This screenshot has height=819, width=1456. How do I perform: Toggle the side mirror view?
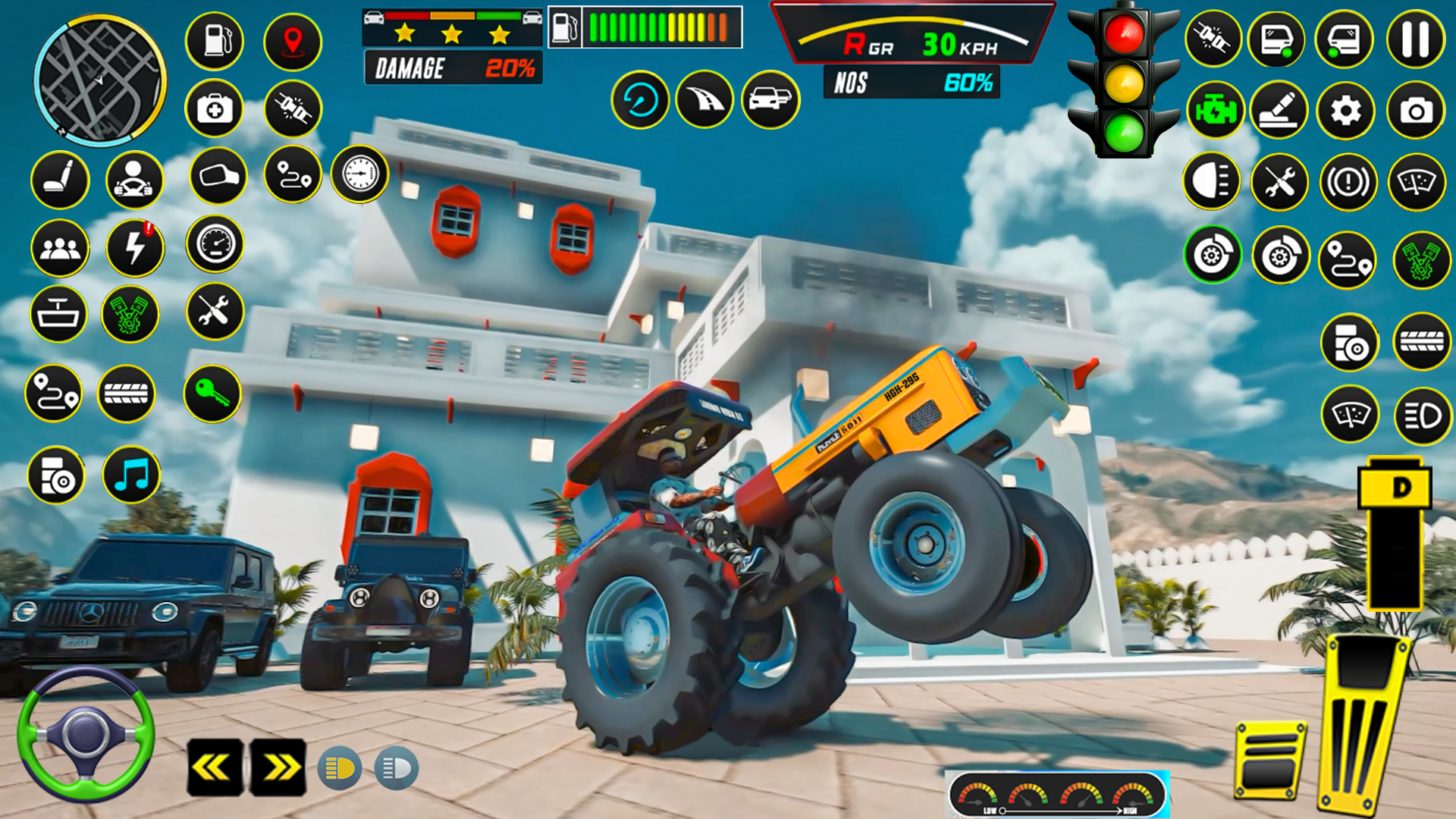click(x=218, y=177)
